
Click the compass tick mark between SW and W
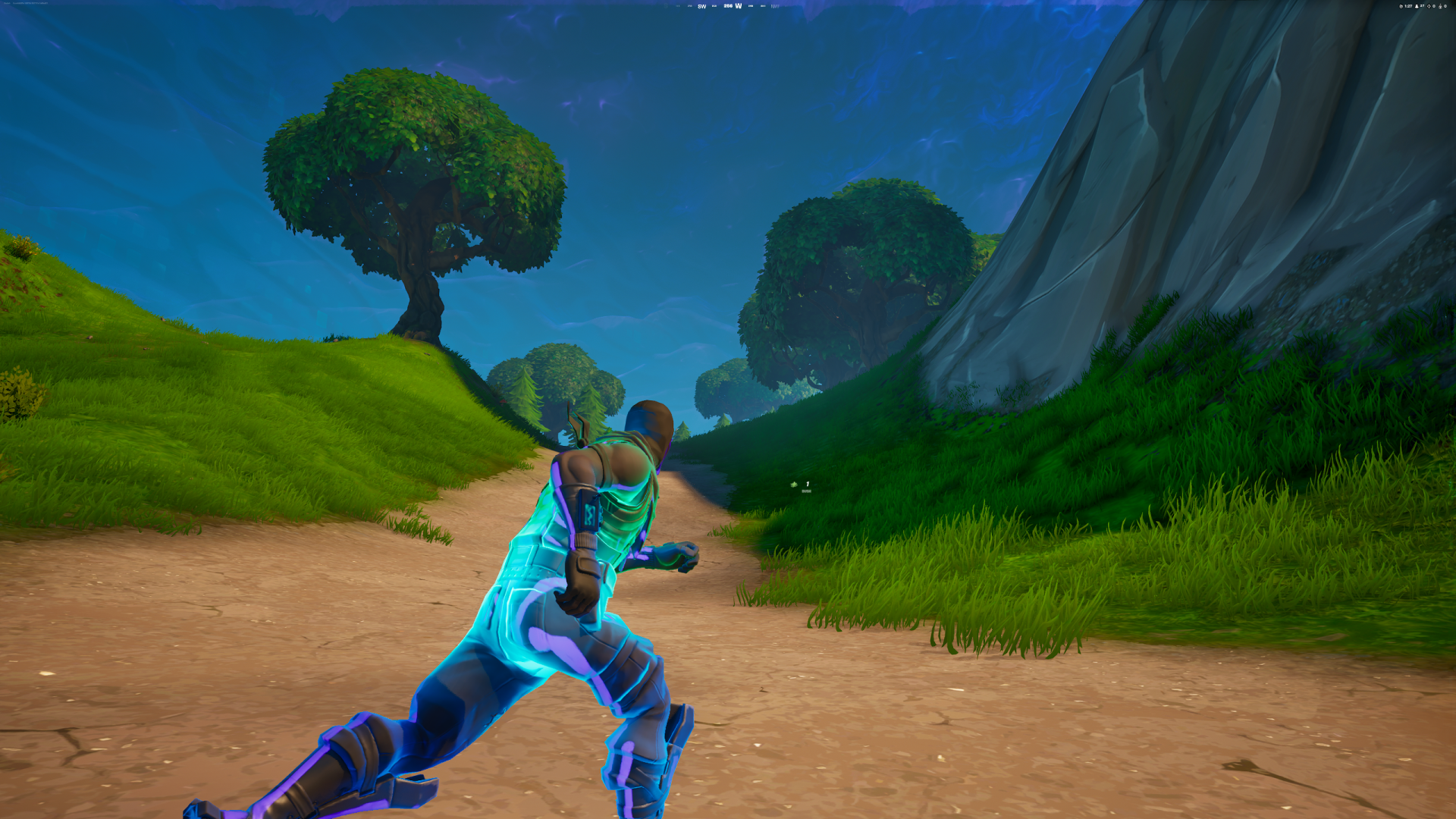714,5
